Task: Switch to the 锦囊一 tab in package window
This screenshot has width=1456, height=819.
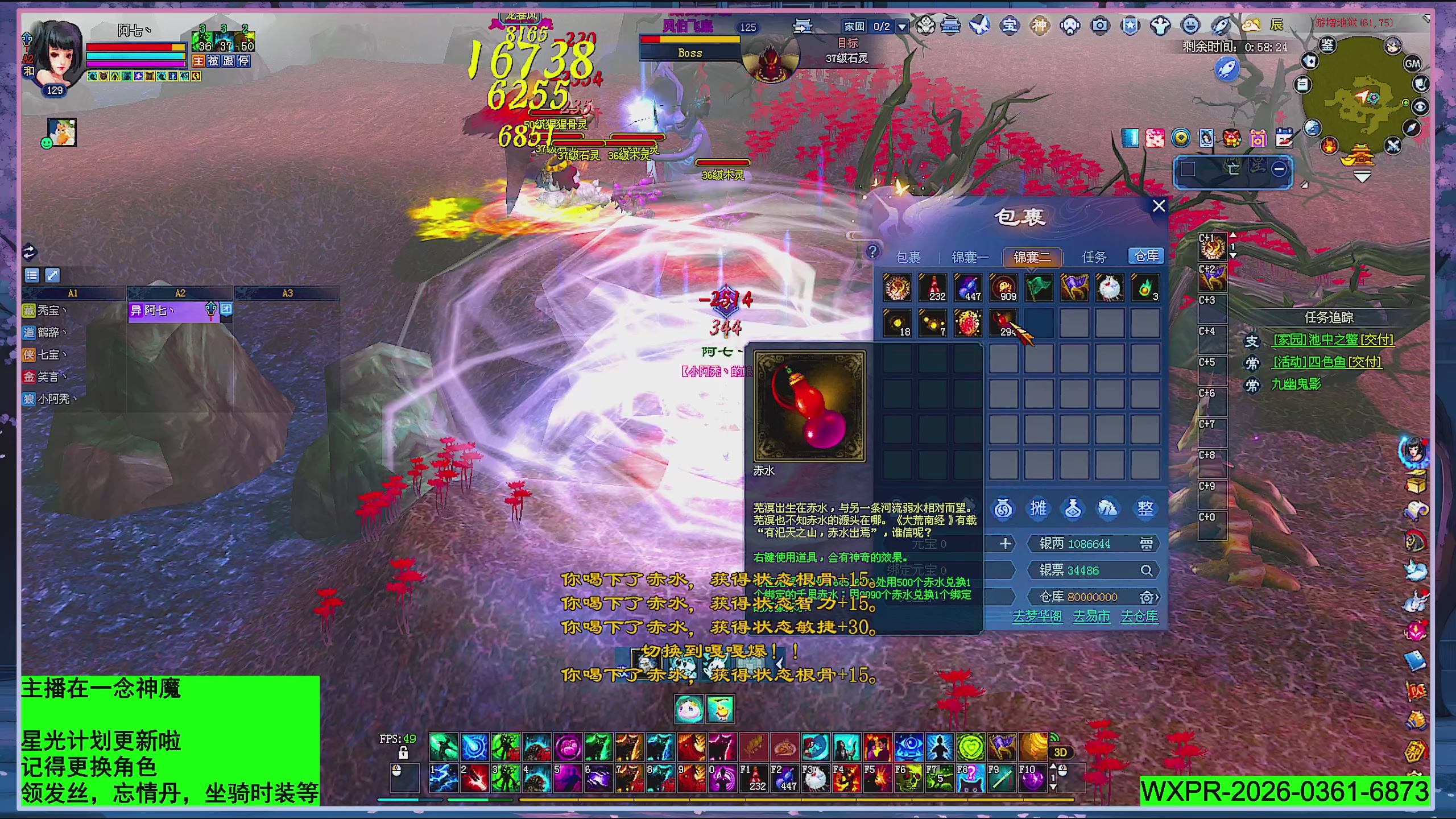Action: click(970, 257)
